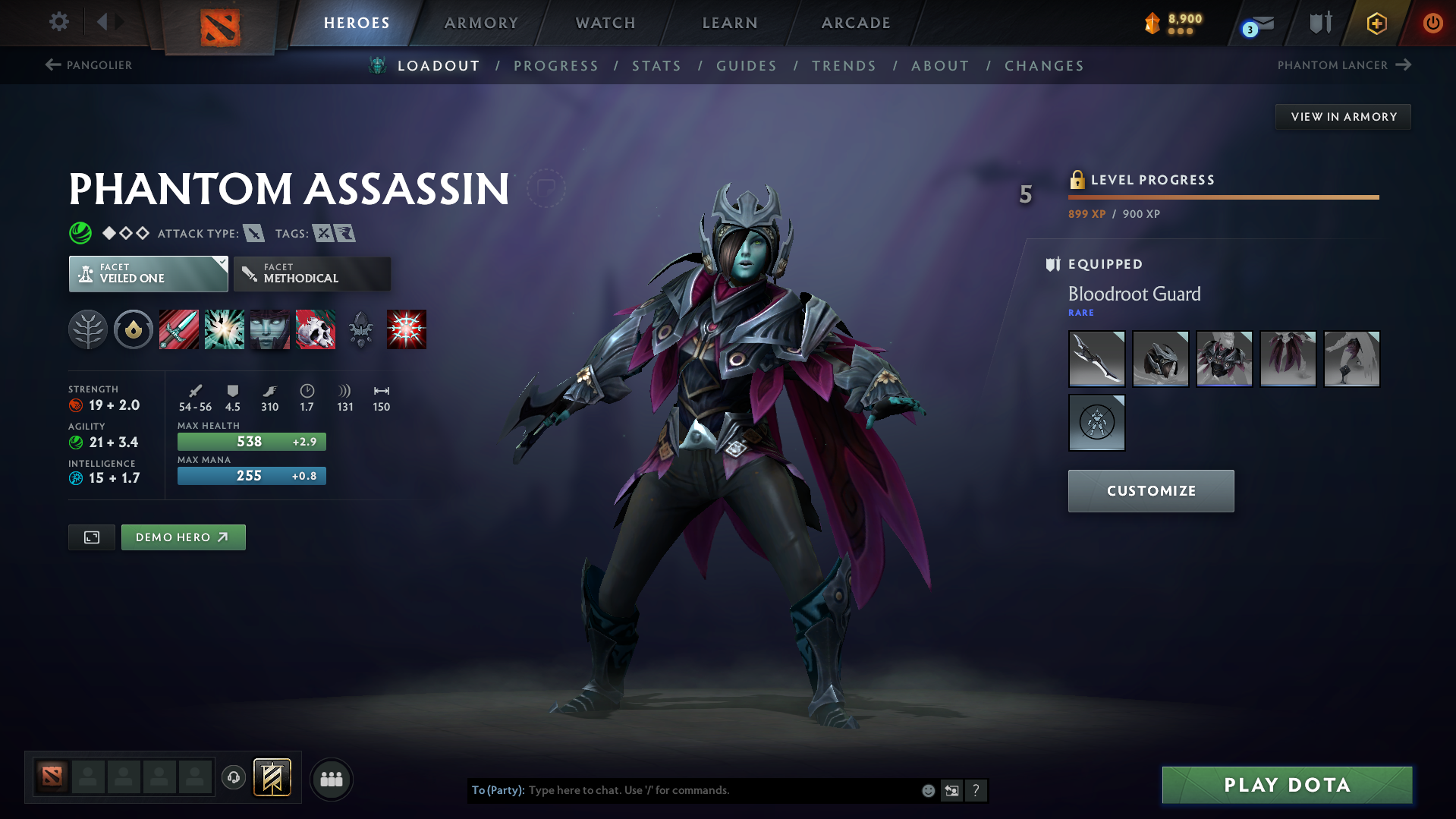Open the Phantom Strike ability icon

(x=224, y=329)
